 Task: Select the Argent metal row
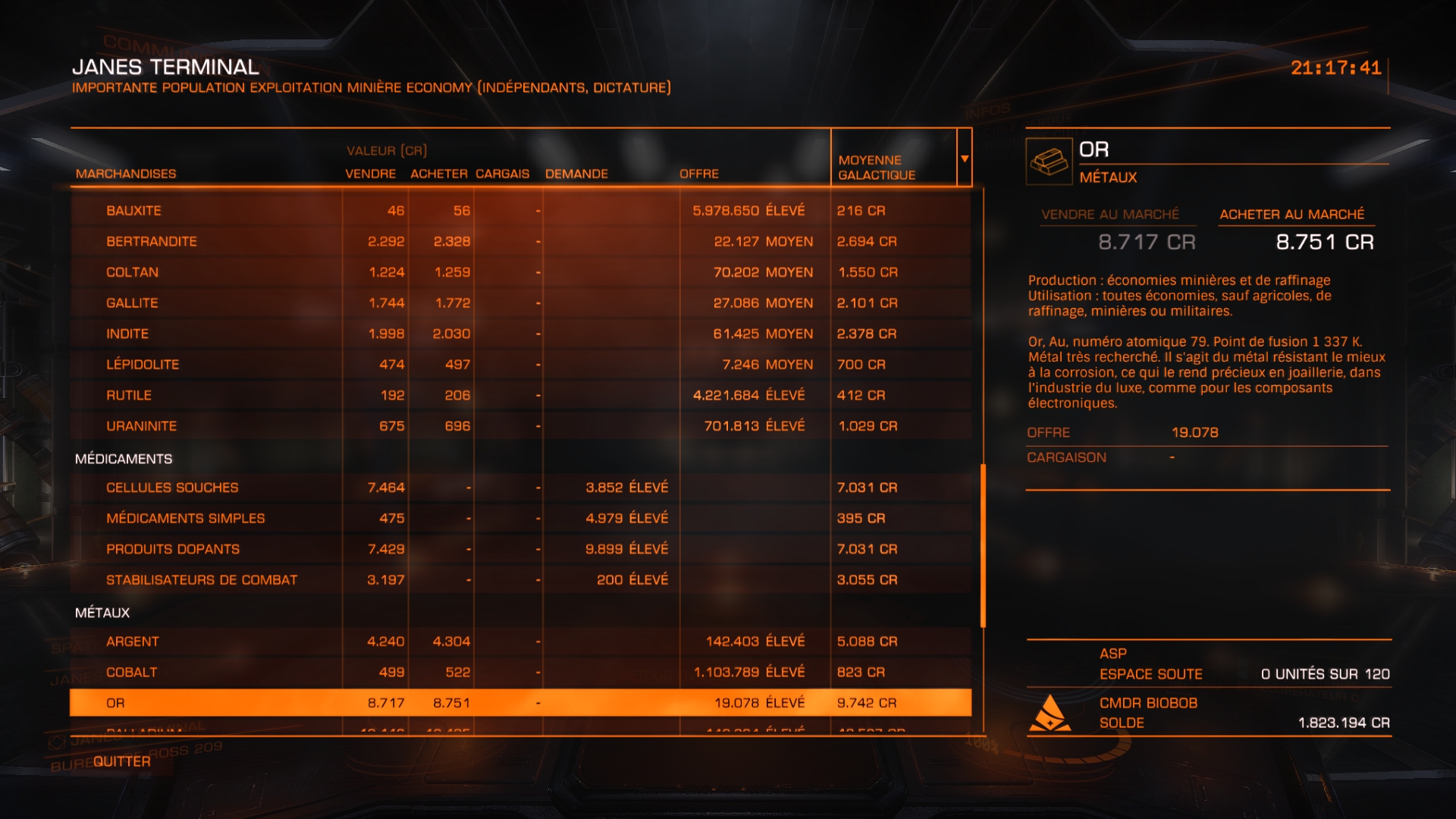pyautogui.click(x=133, y=642)
